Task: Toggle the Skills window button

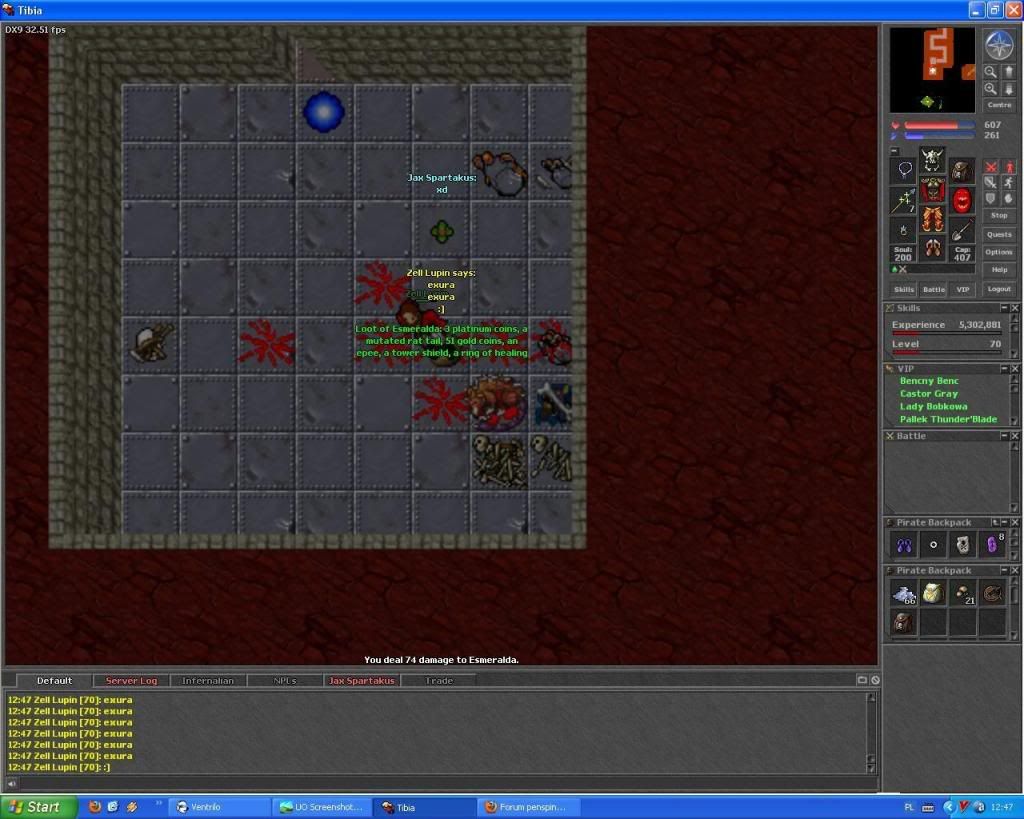Action: 904,289
